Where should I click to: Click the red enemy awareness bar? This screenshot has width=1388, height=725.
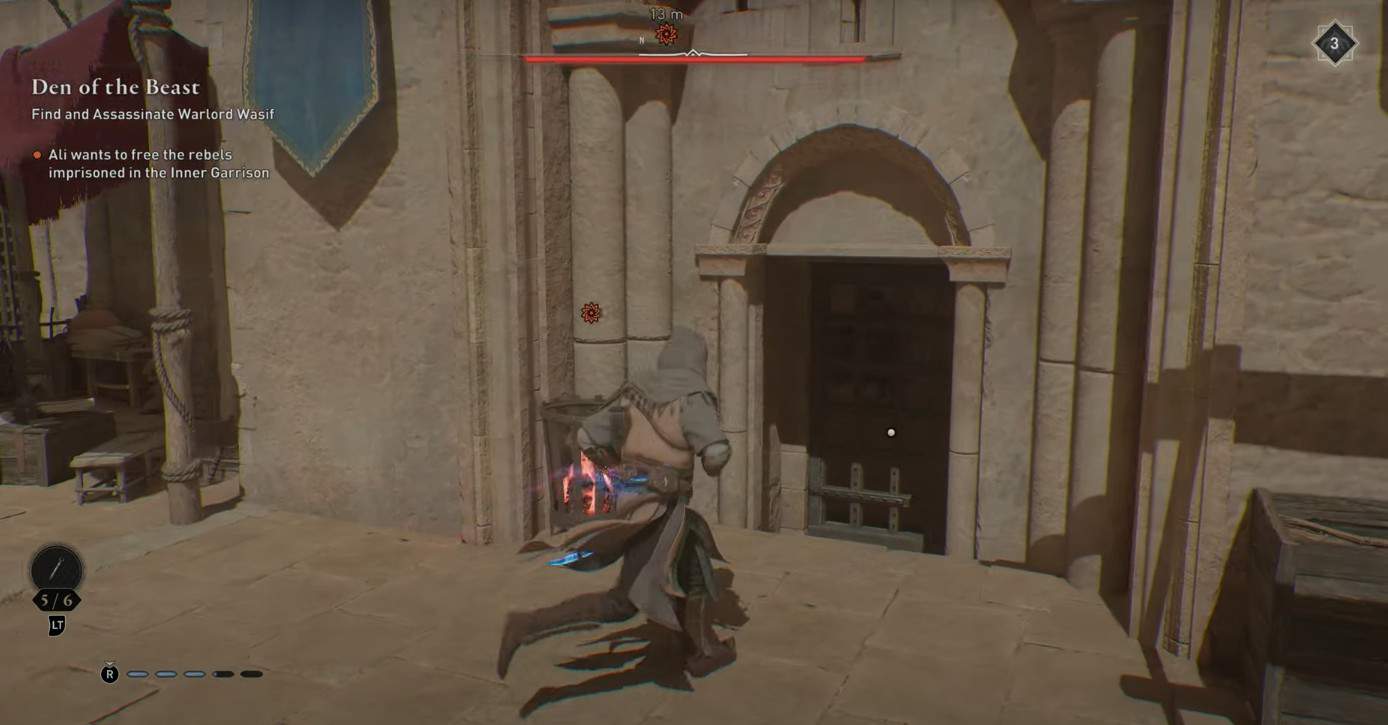pos(694,57)
